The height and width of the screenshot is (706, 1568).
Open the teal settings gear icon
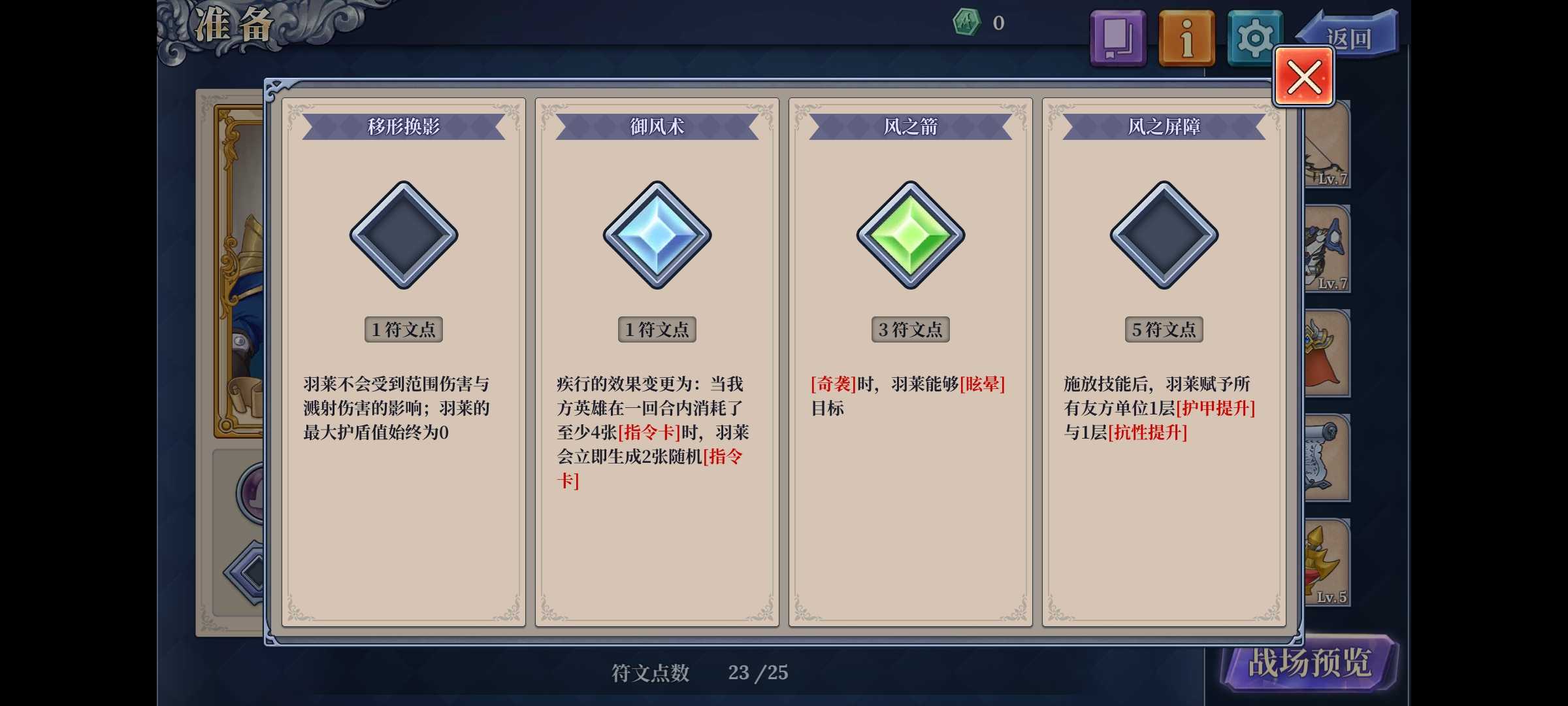pyautogui.click(x=1254, y=37)
